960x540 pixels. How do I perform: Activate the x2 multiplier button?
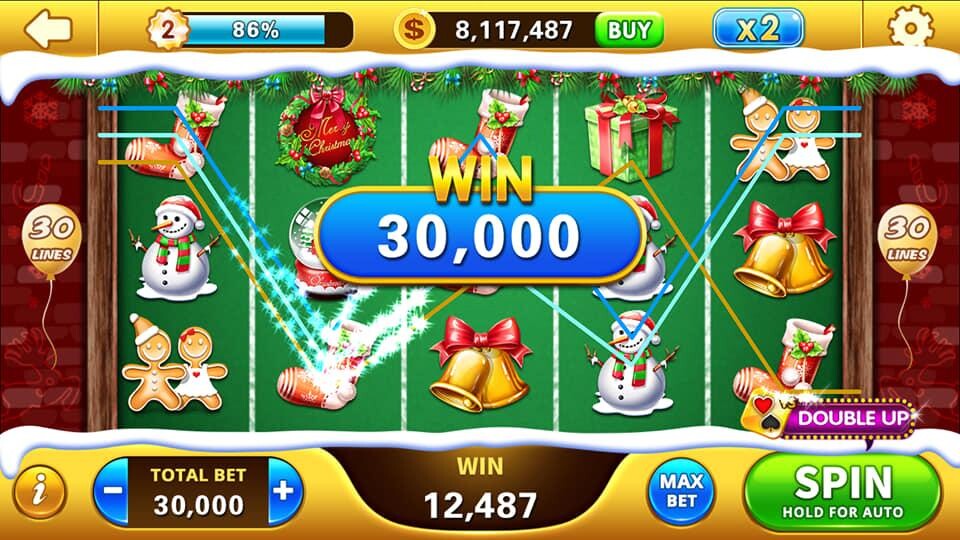point(758,29)
